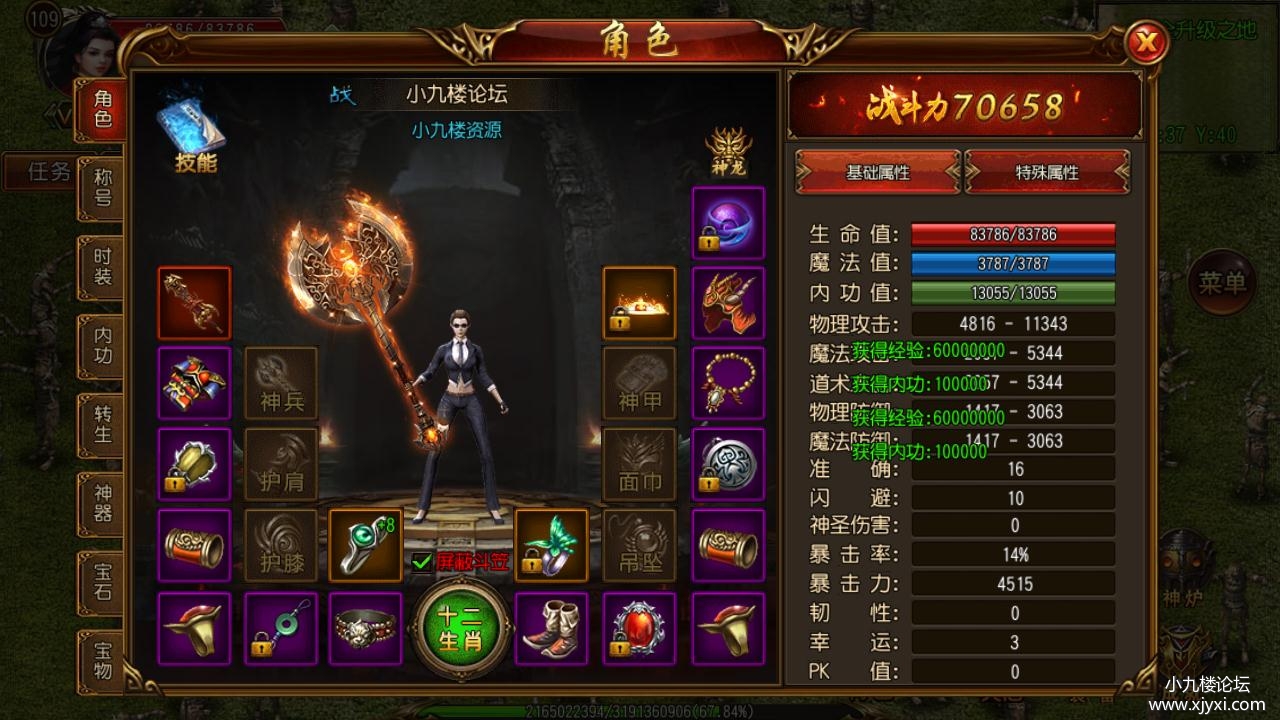Select the red gem equipment icon
The height and width of the screenshot is (720, 1280).
(638, 627)
